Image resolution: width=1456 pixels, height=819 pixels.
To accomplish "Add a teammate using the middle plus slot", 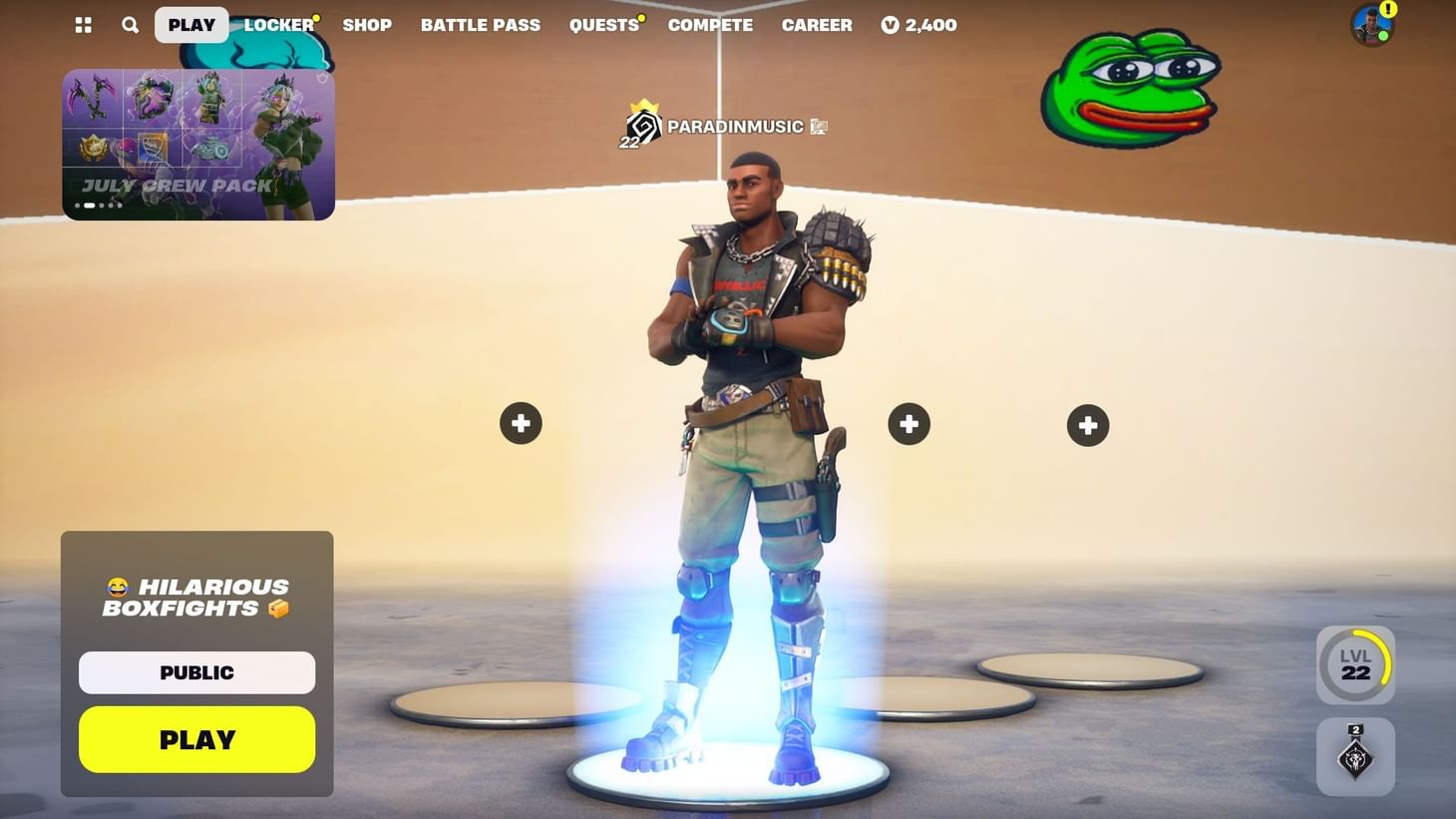I will tap(909, 423).
